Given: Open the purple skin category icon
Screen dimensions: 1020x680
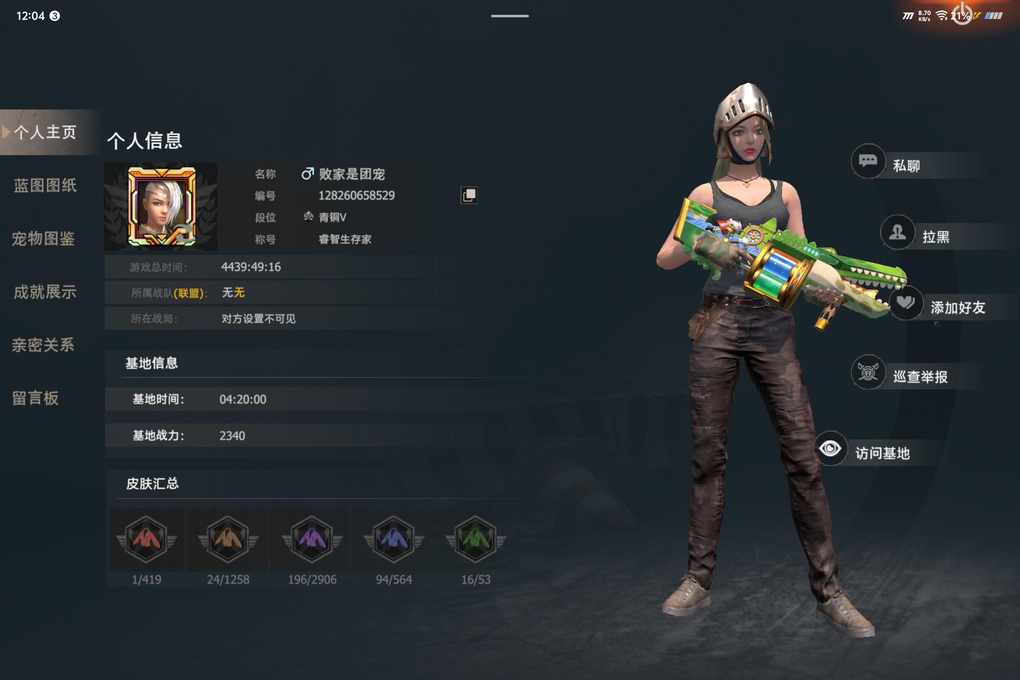Looking at the screenshot, I should point(312,540).
